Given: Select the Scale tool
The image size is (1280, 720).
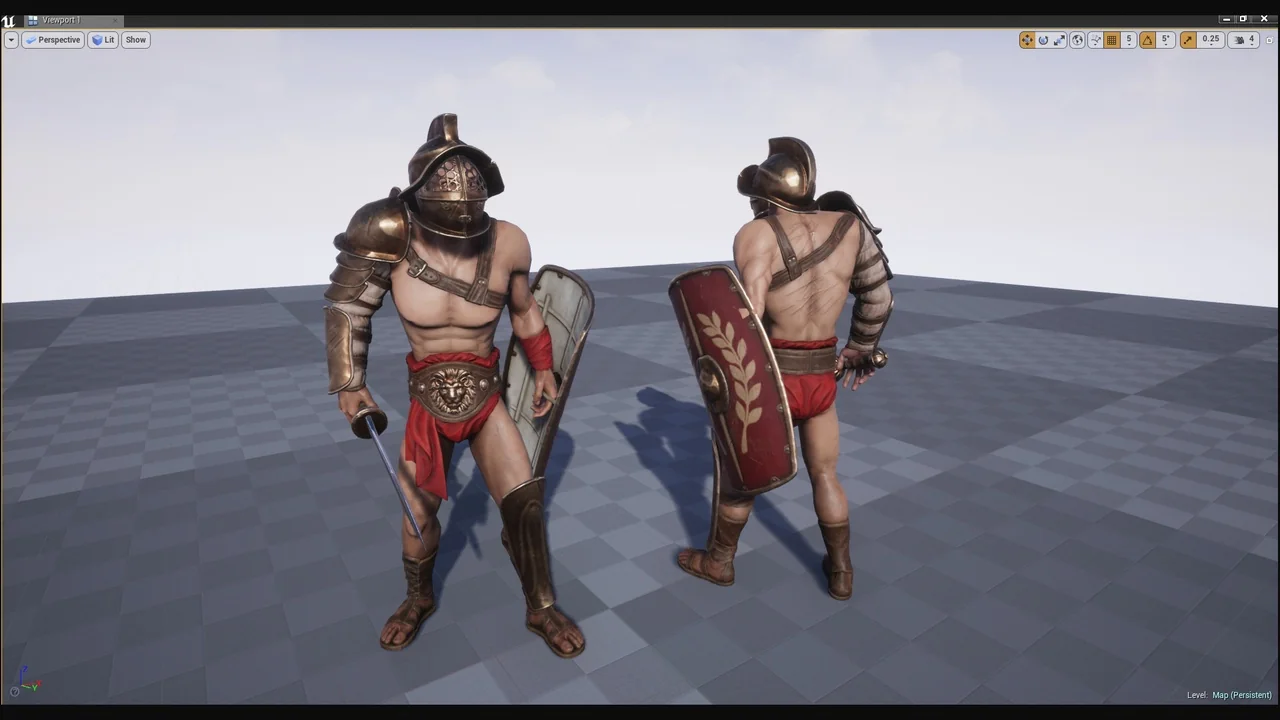Looking at the screenshot, I should [1060, 39].
